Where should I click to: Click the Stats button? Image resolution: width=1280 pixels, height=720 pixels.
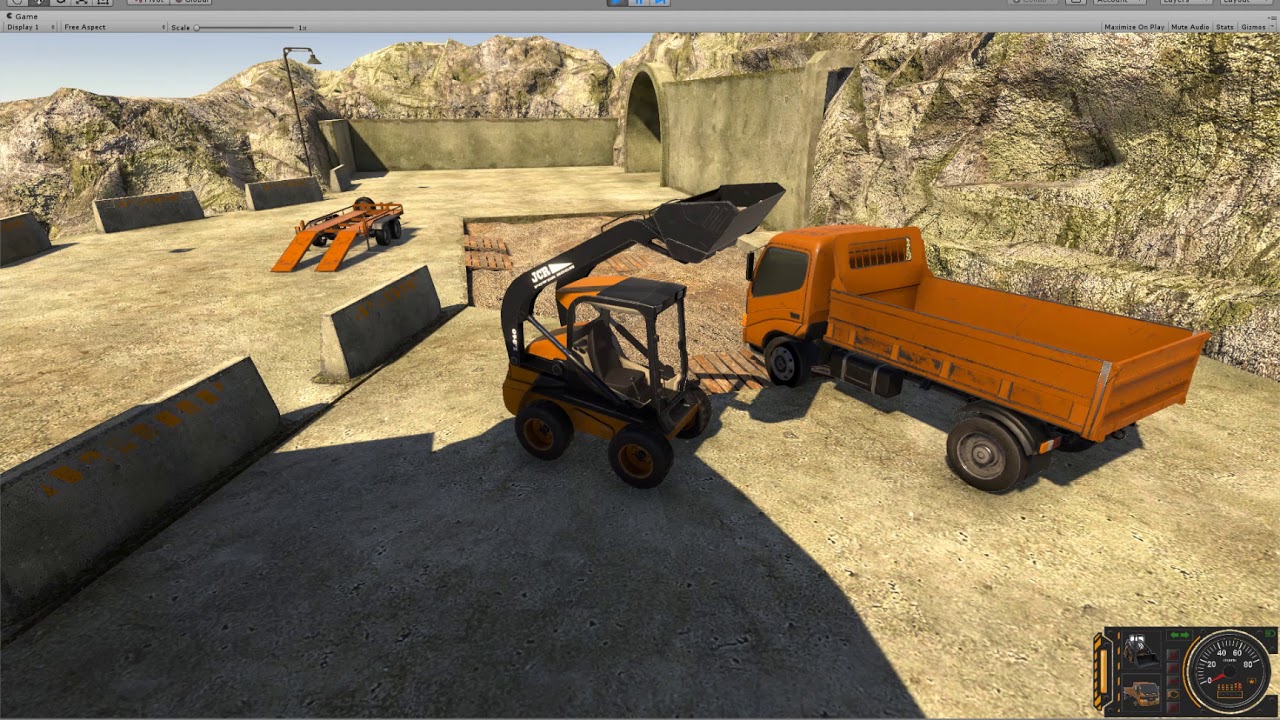tap(1226, 26)
